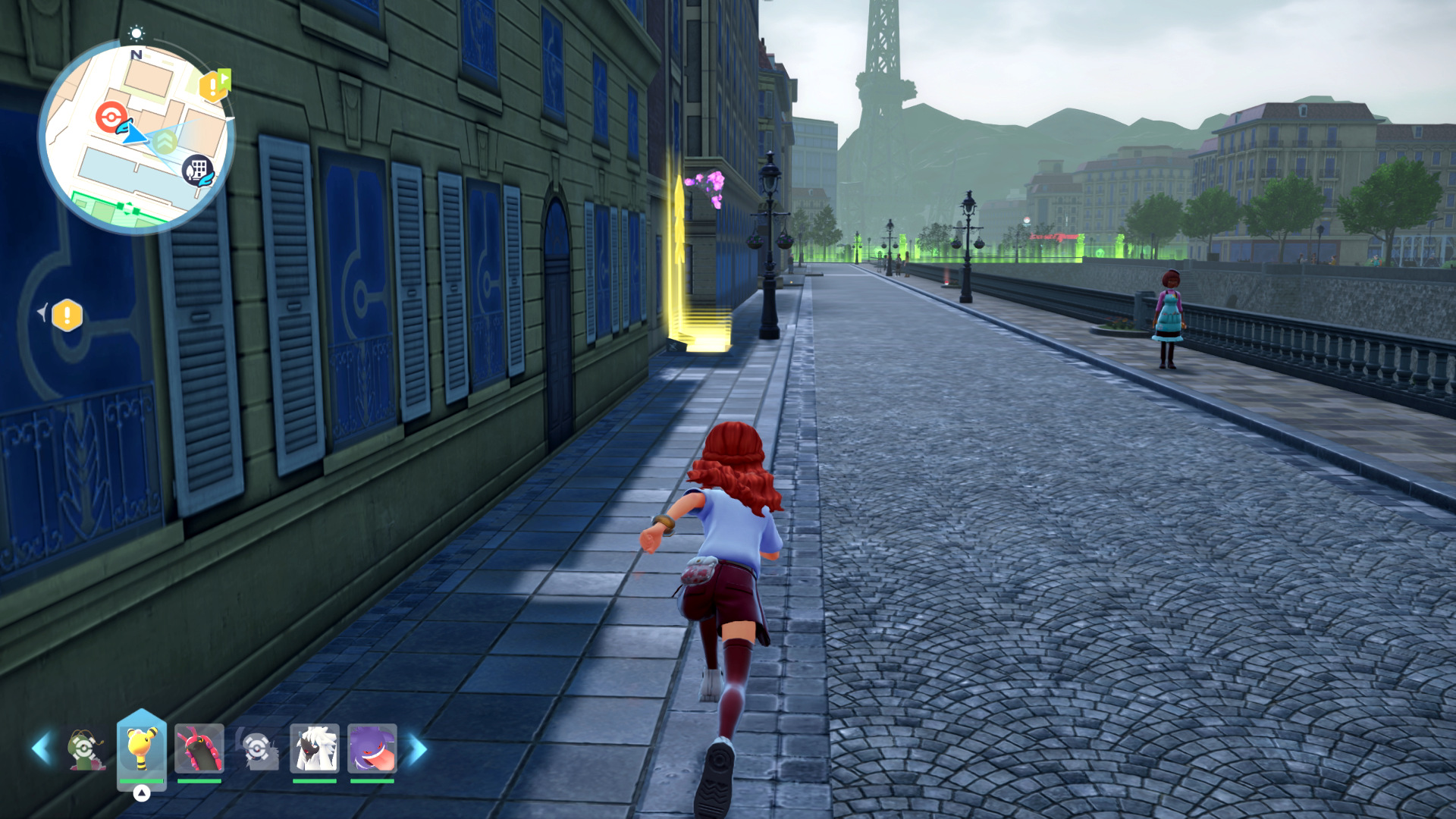Choose the white-furred Pokémon party slot
This screenshot has height=819, width=1456.
pyautogui.click(x=314, y=748)
